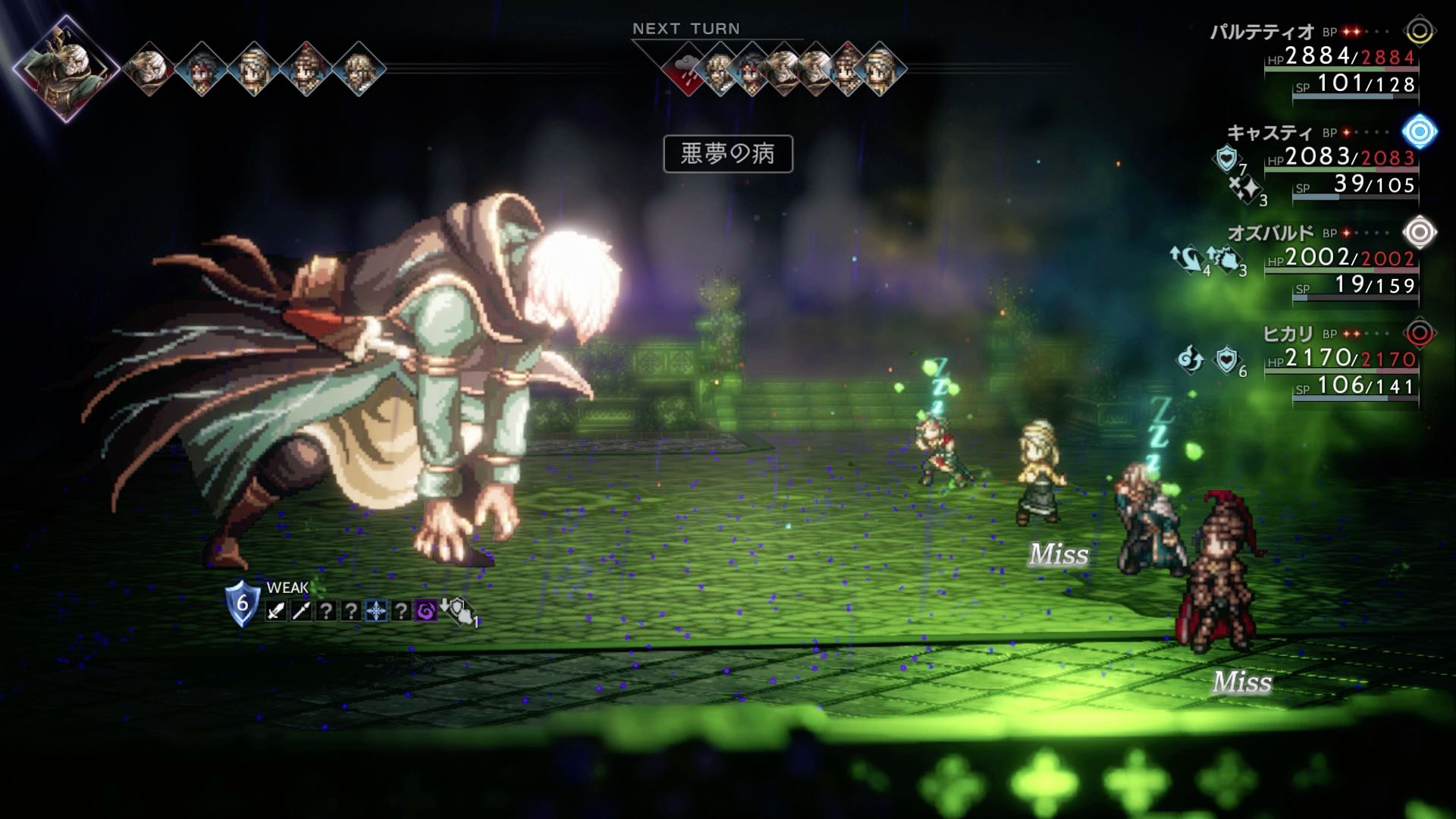Click the ice snowflake weakness icon
The image size is (1456, 819).
coord(376,610)
